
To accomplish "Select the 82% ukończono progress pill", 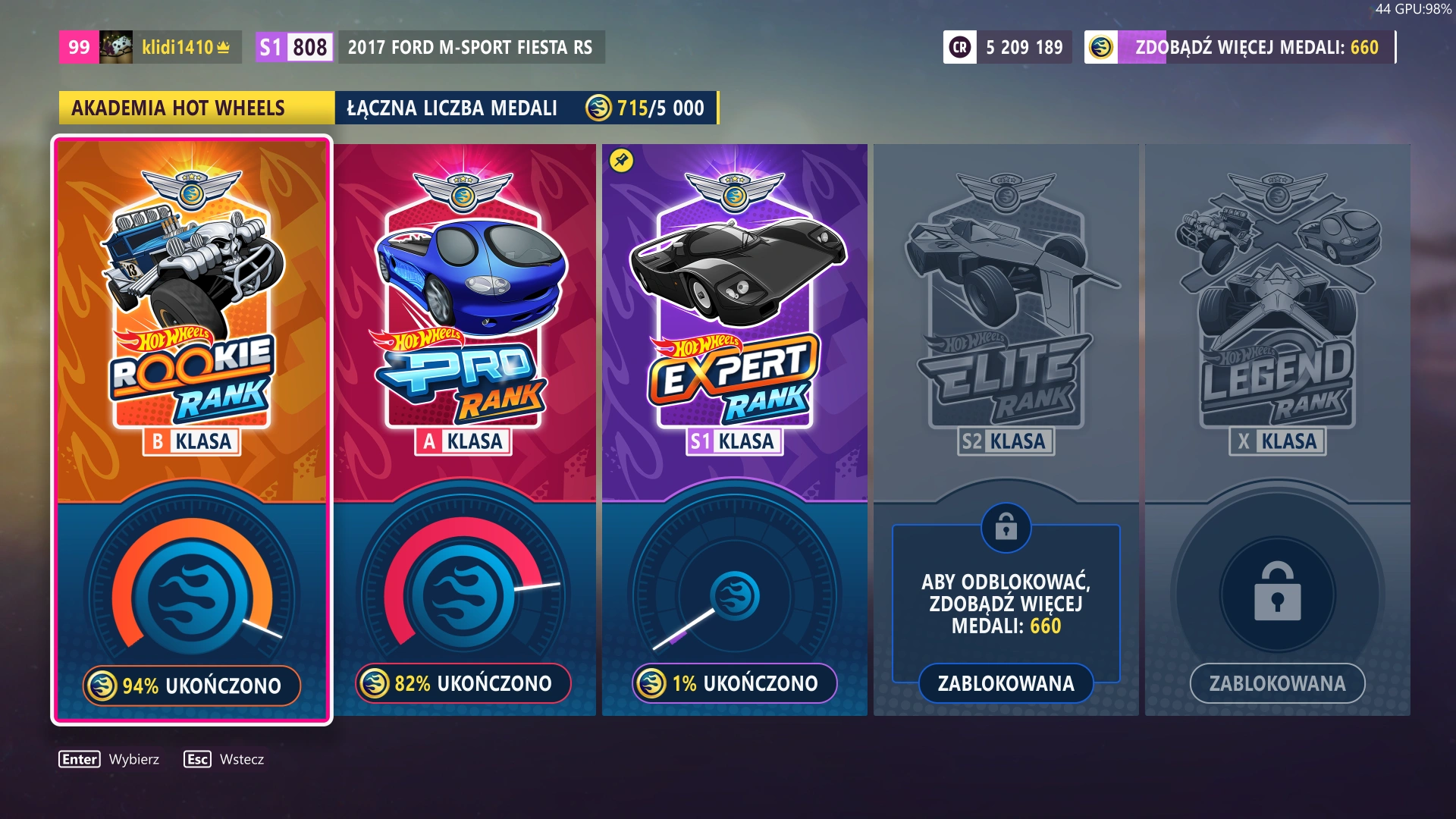I will click(463, 683).
